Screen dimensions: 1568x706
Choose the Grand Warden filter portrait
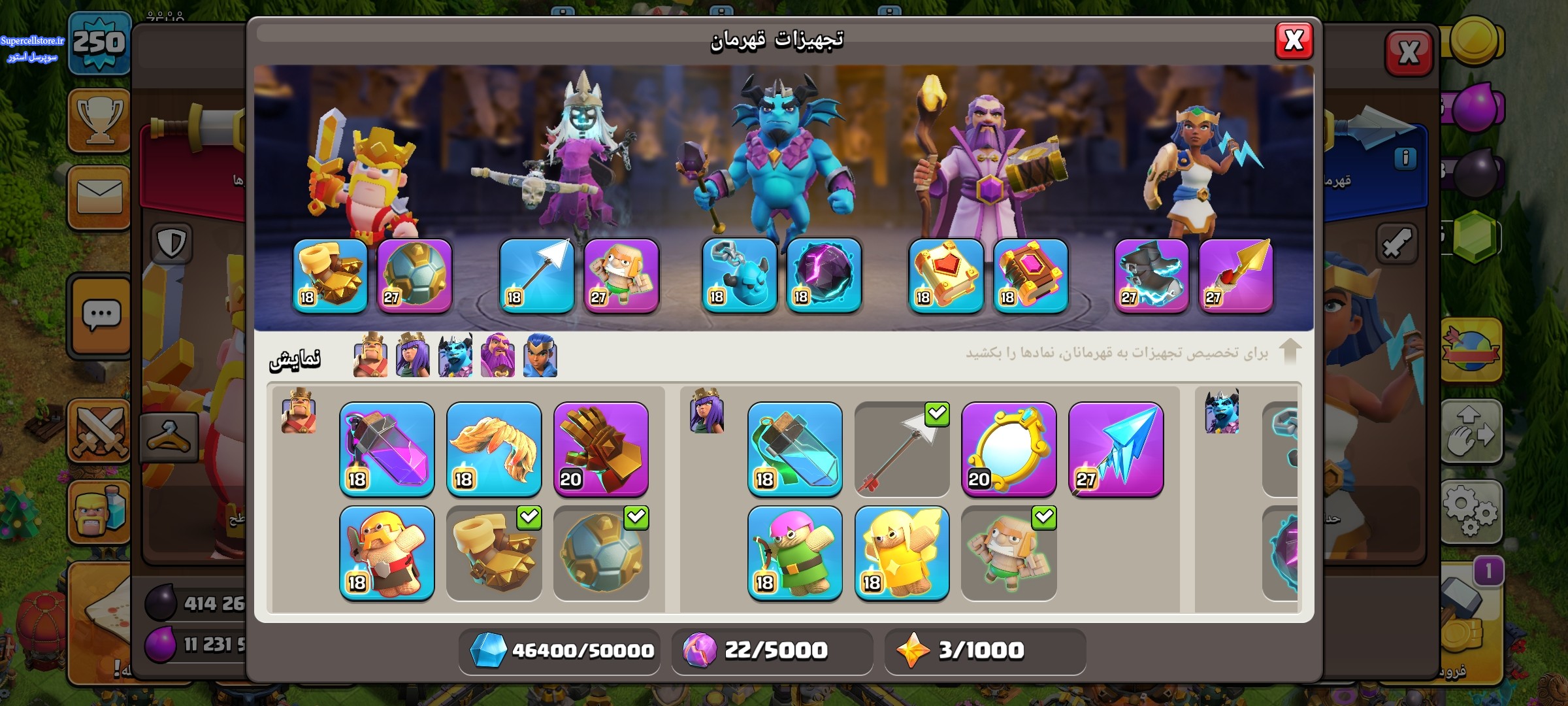coord(498,356)
